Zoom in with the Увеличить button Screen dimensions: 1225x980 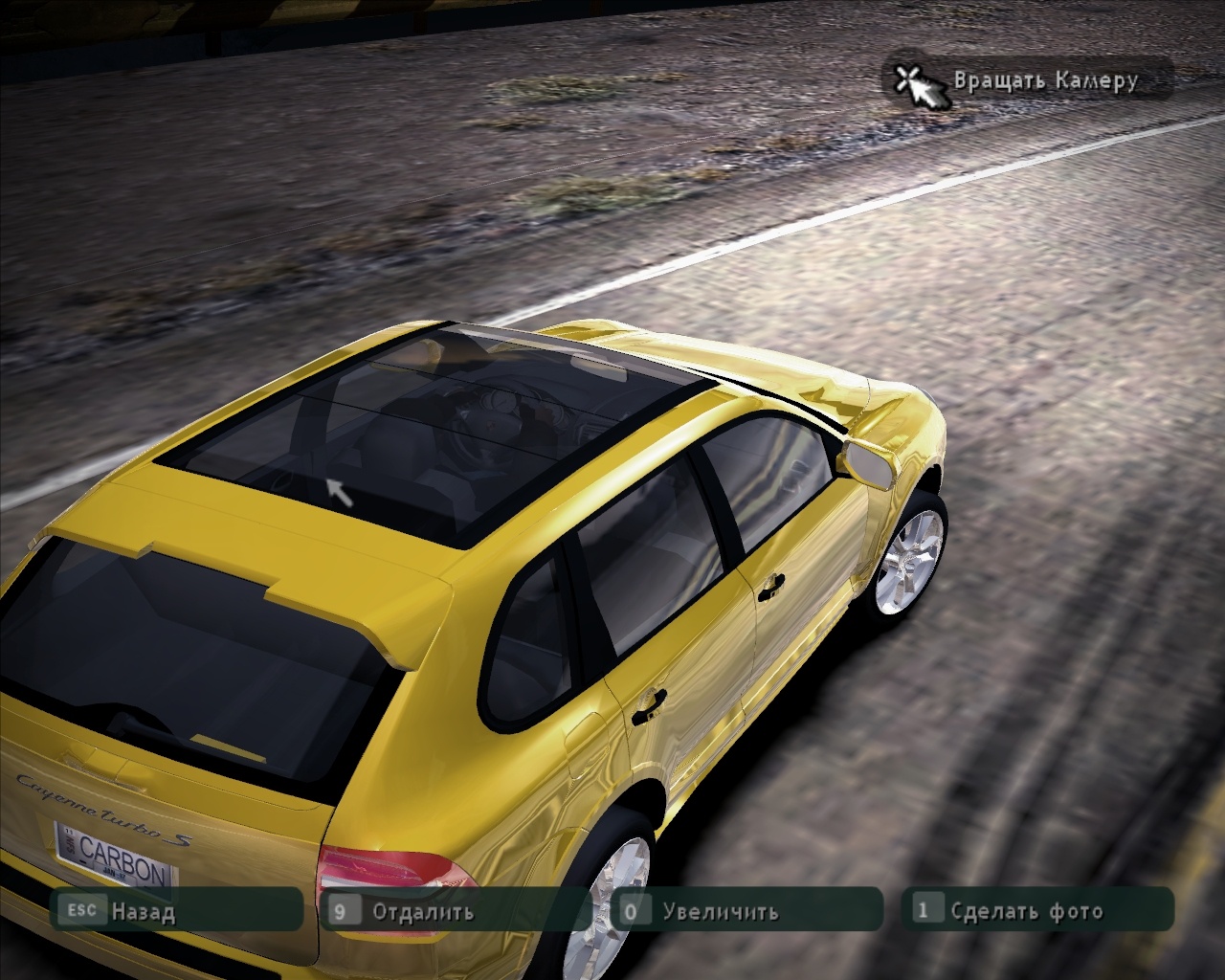720,910
